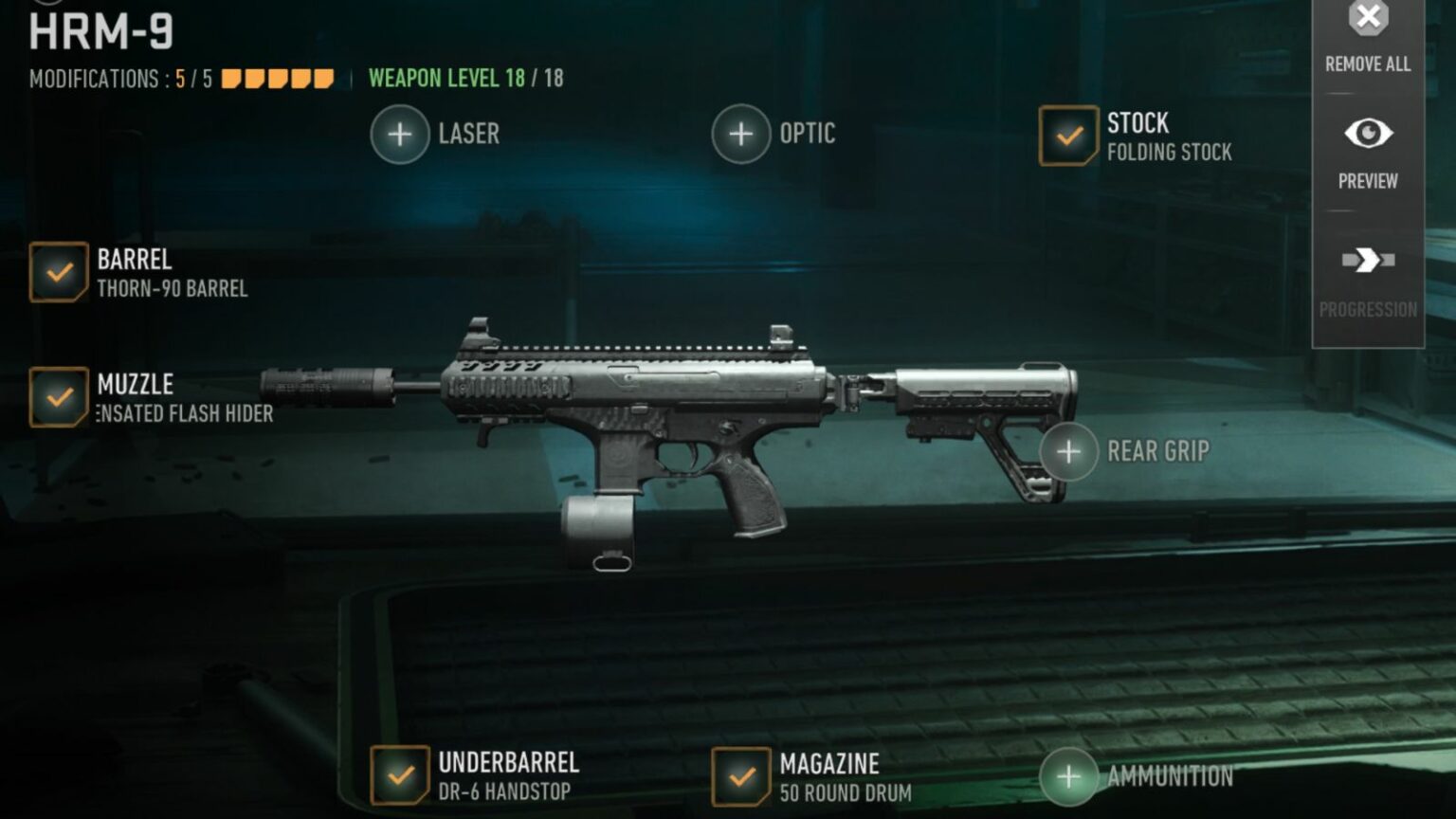Uncheck the Thorn-90 Barrel attachment
The height and width of the screenshot is (819, 1456).
click(60, 273)
